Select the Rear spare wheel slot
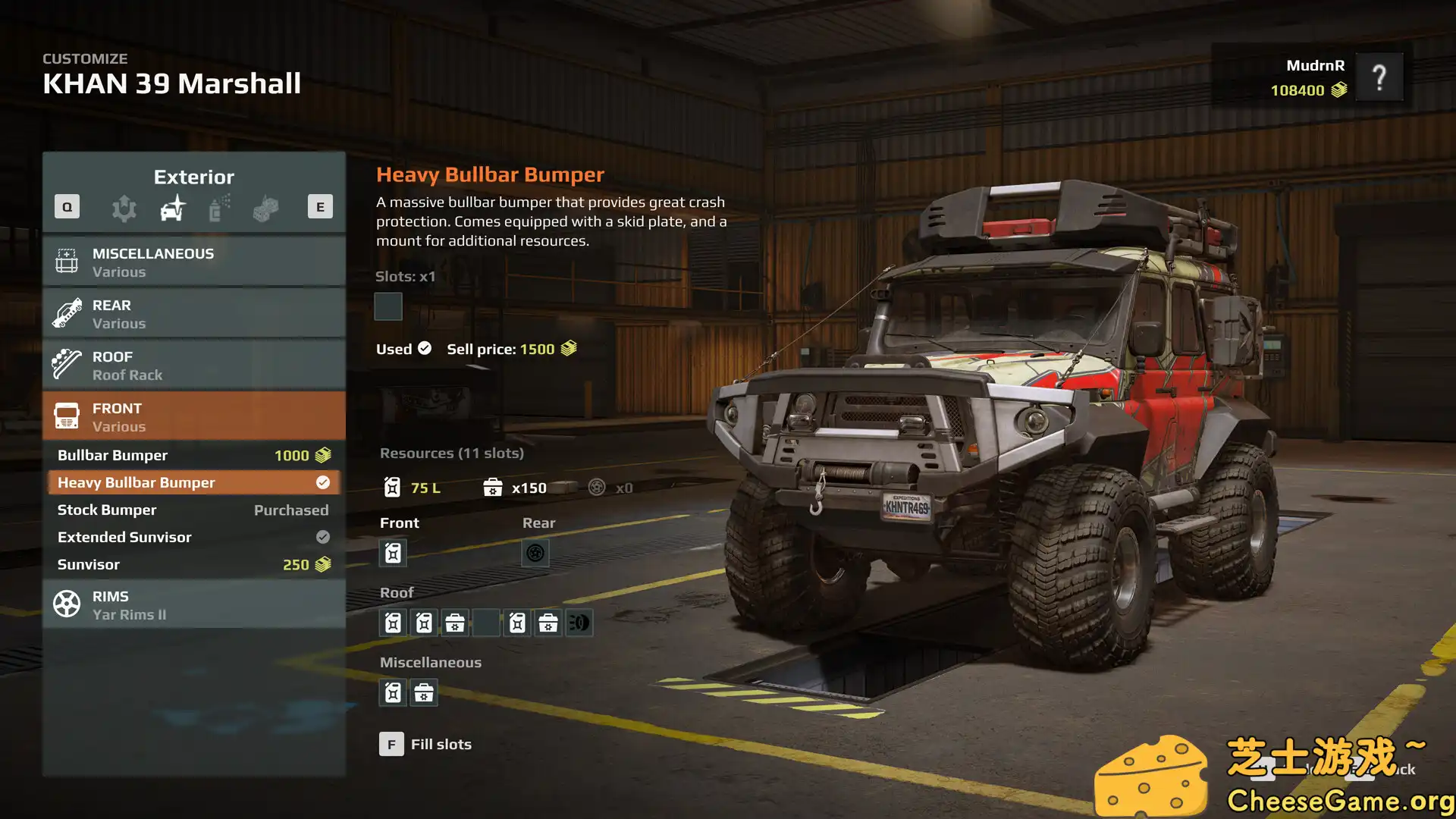Viewport: 1456px width, 819px height. point(535,553)
